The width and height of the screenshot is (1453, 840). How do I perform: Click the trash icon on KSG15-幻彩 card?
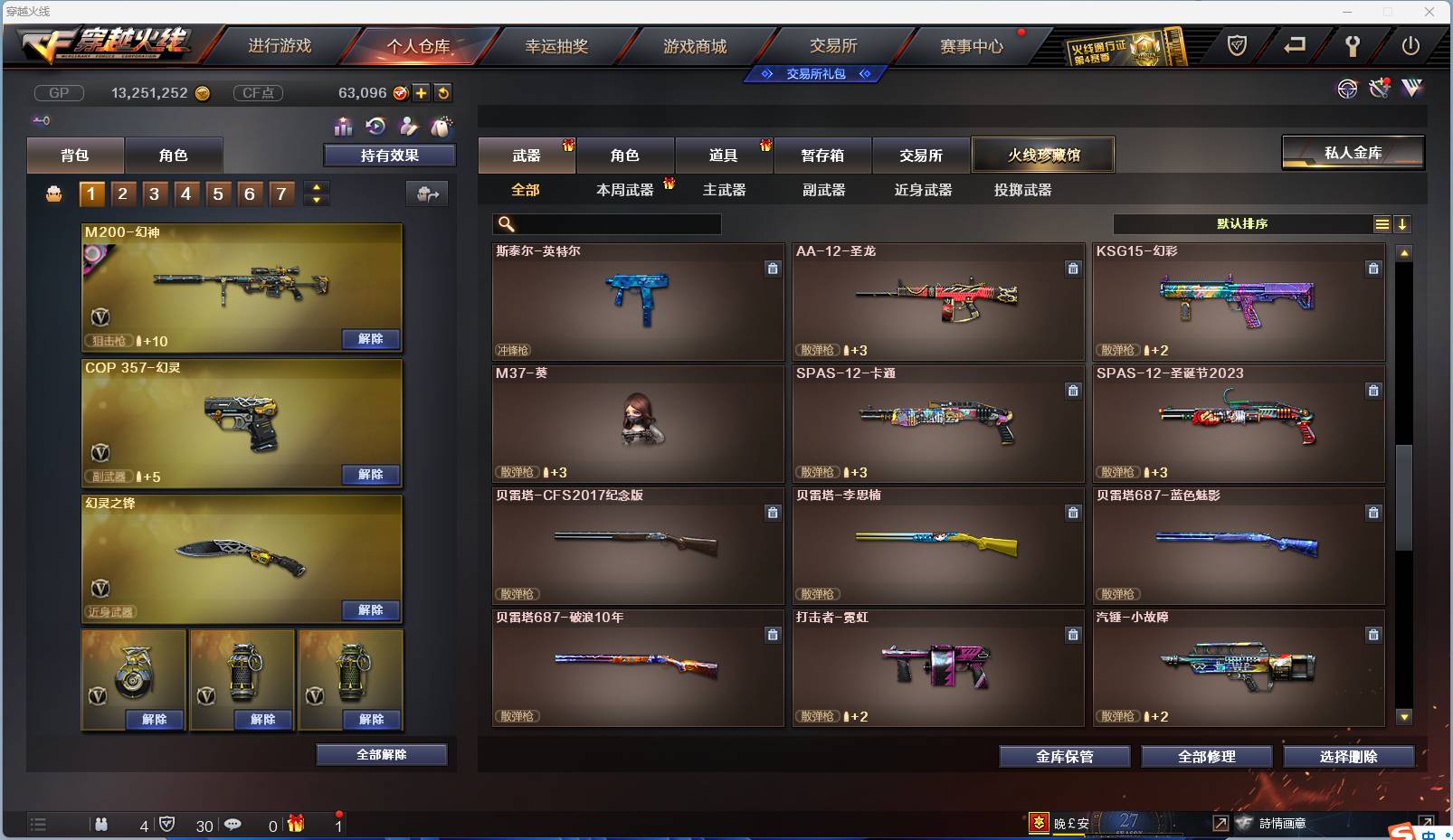(x=1373, y=269)
